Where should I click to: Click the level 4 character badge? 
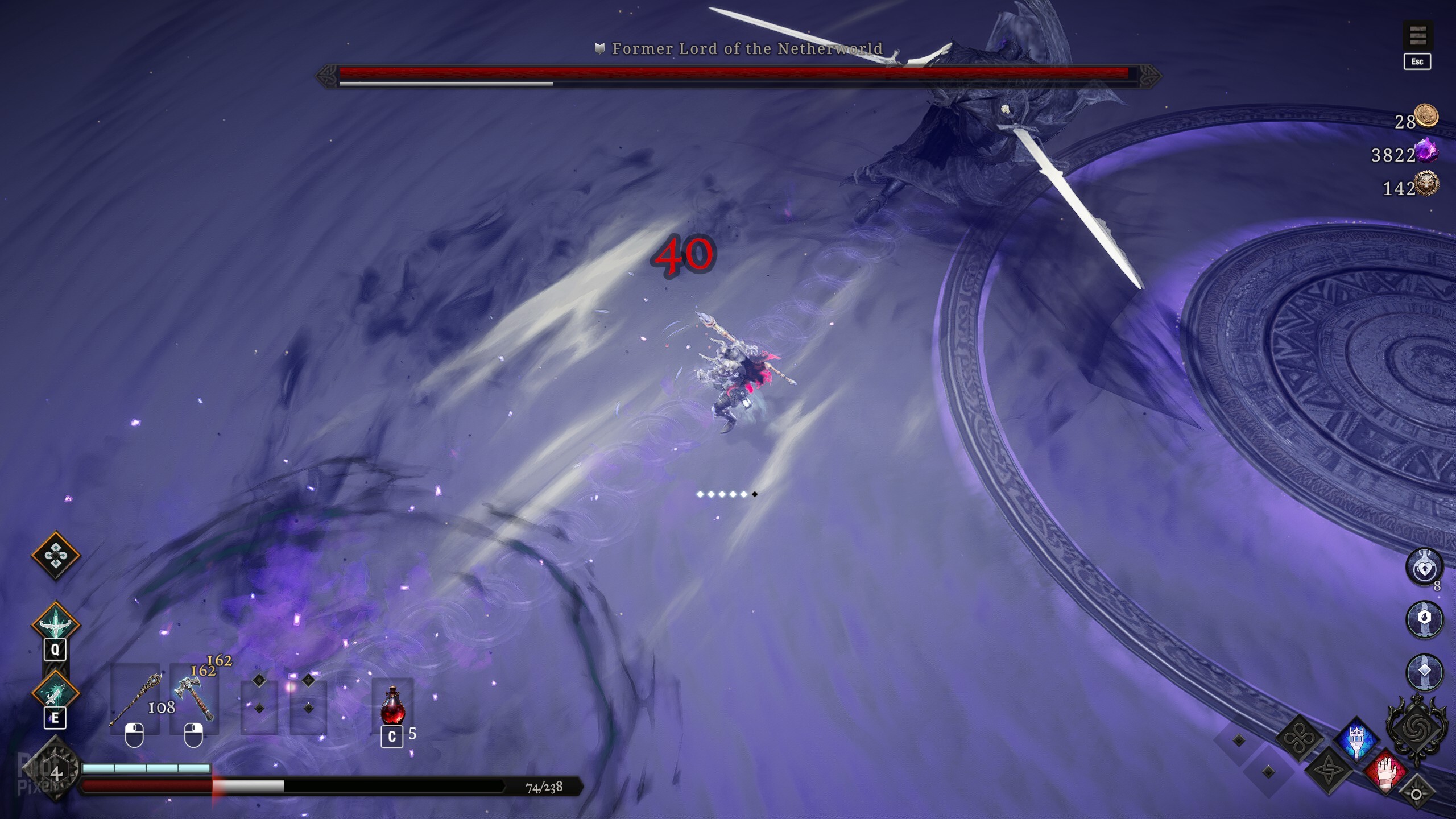(56, 773)
